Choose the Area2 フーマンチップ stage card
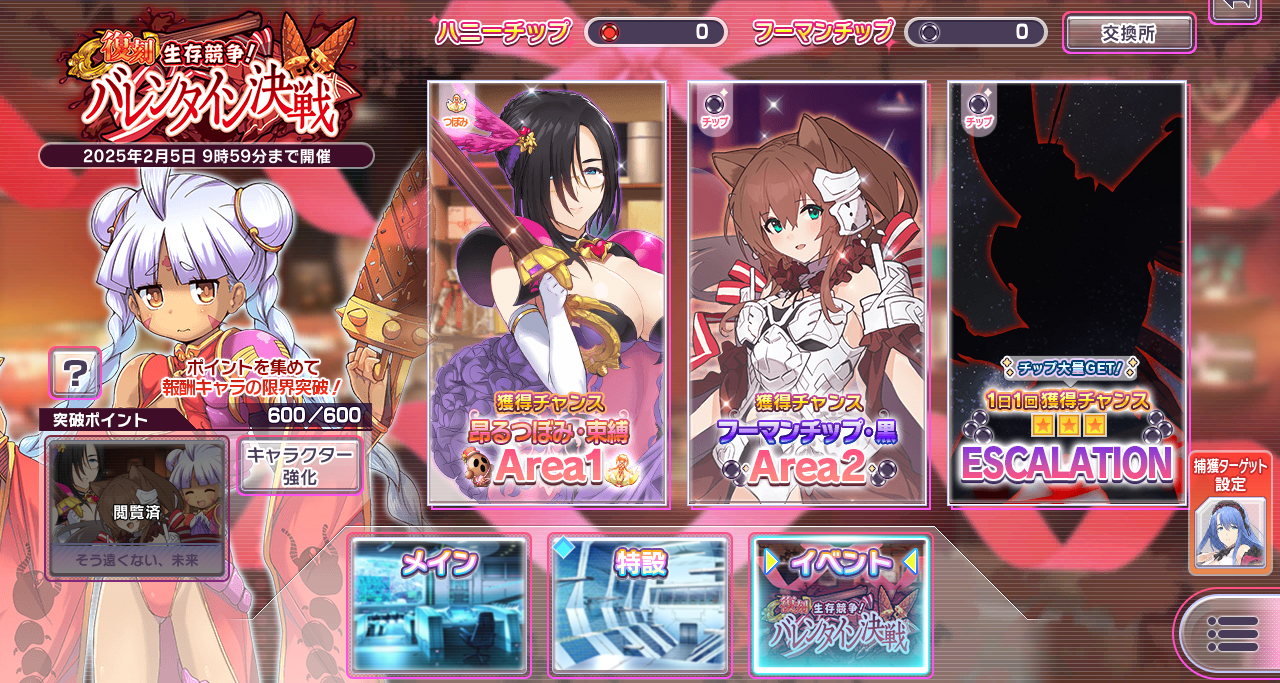This screenshot has width=1280, height=683. pyautogui.click(x=807, y=292)
